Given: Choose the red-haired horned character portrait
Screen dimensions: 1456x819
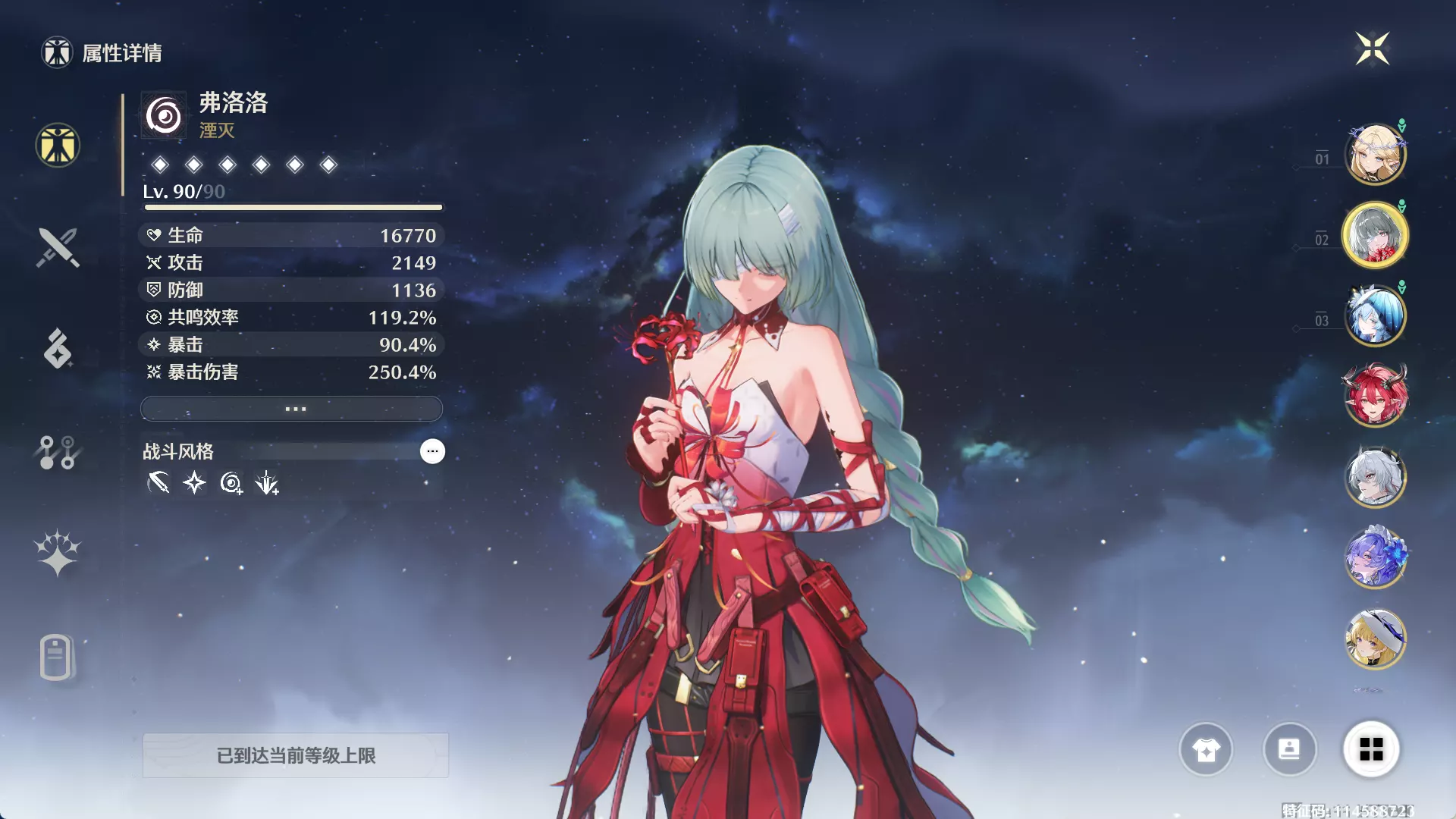Looking at the screenshot, I should [x=1375, y=396].
